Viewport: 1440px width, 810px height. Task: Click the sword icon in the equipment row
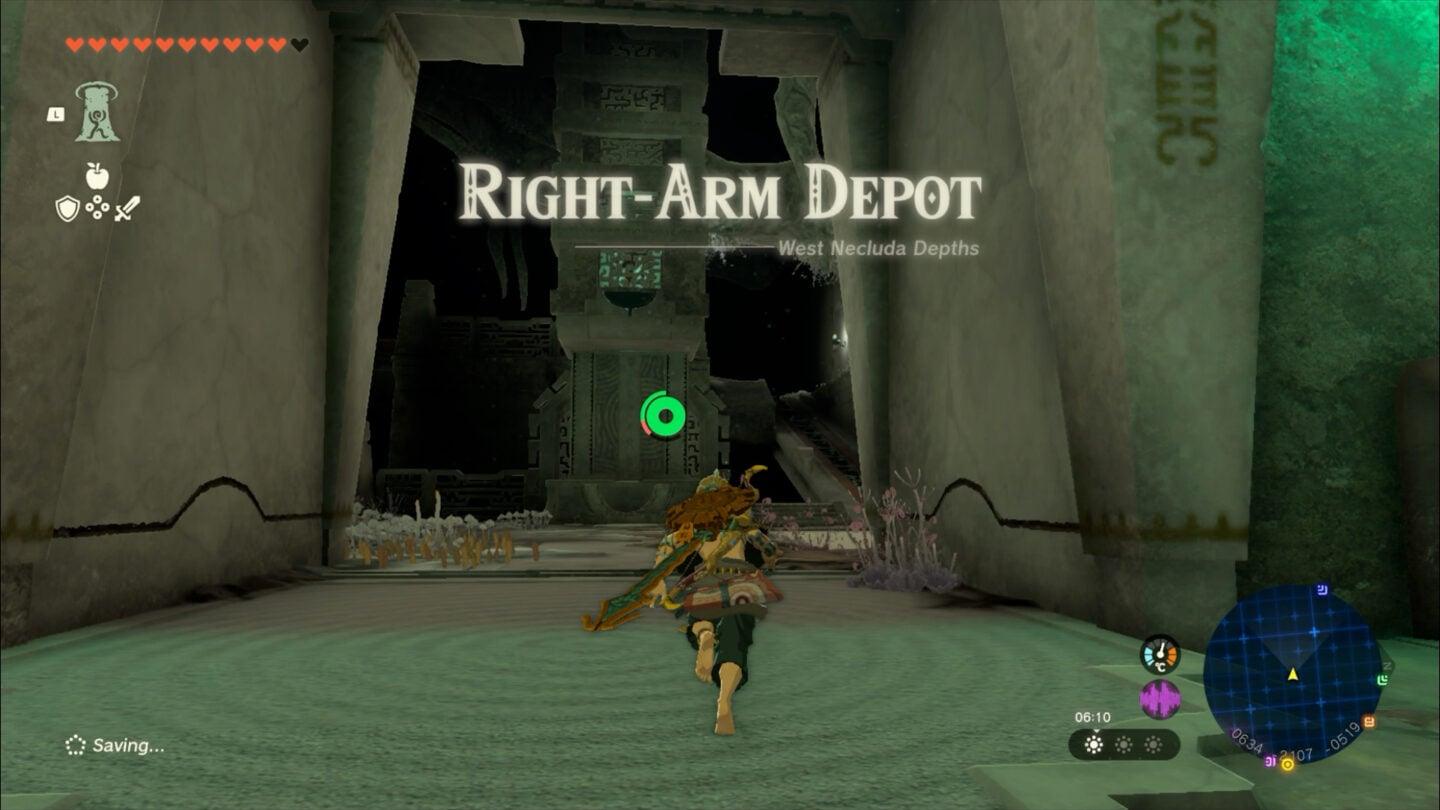point(127,208)
